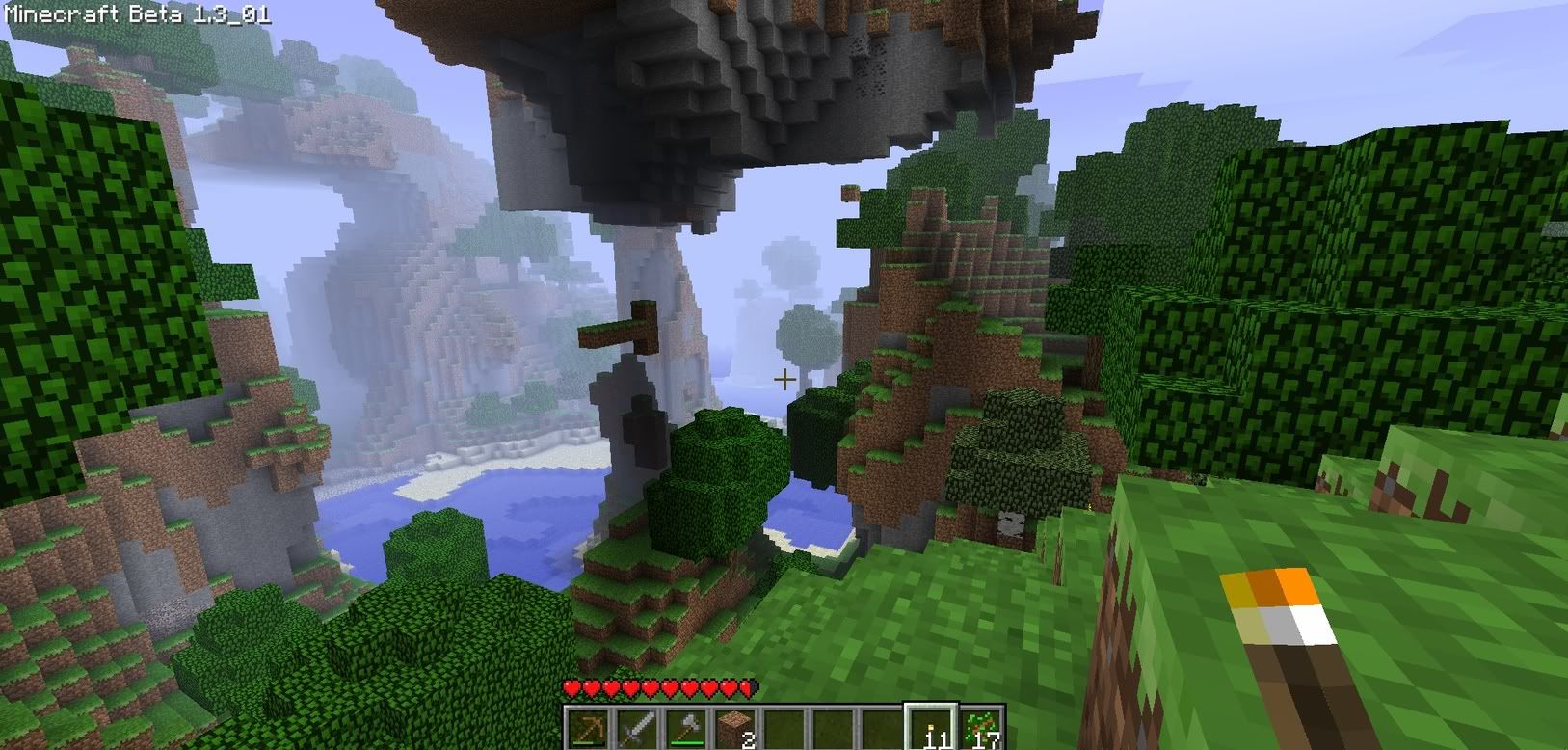Choose the stone axe in the hotbar
Screen dimensions: 1568x750
[686, 728]
